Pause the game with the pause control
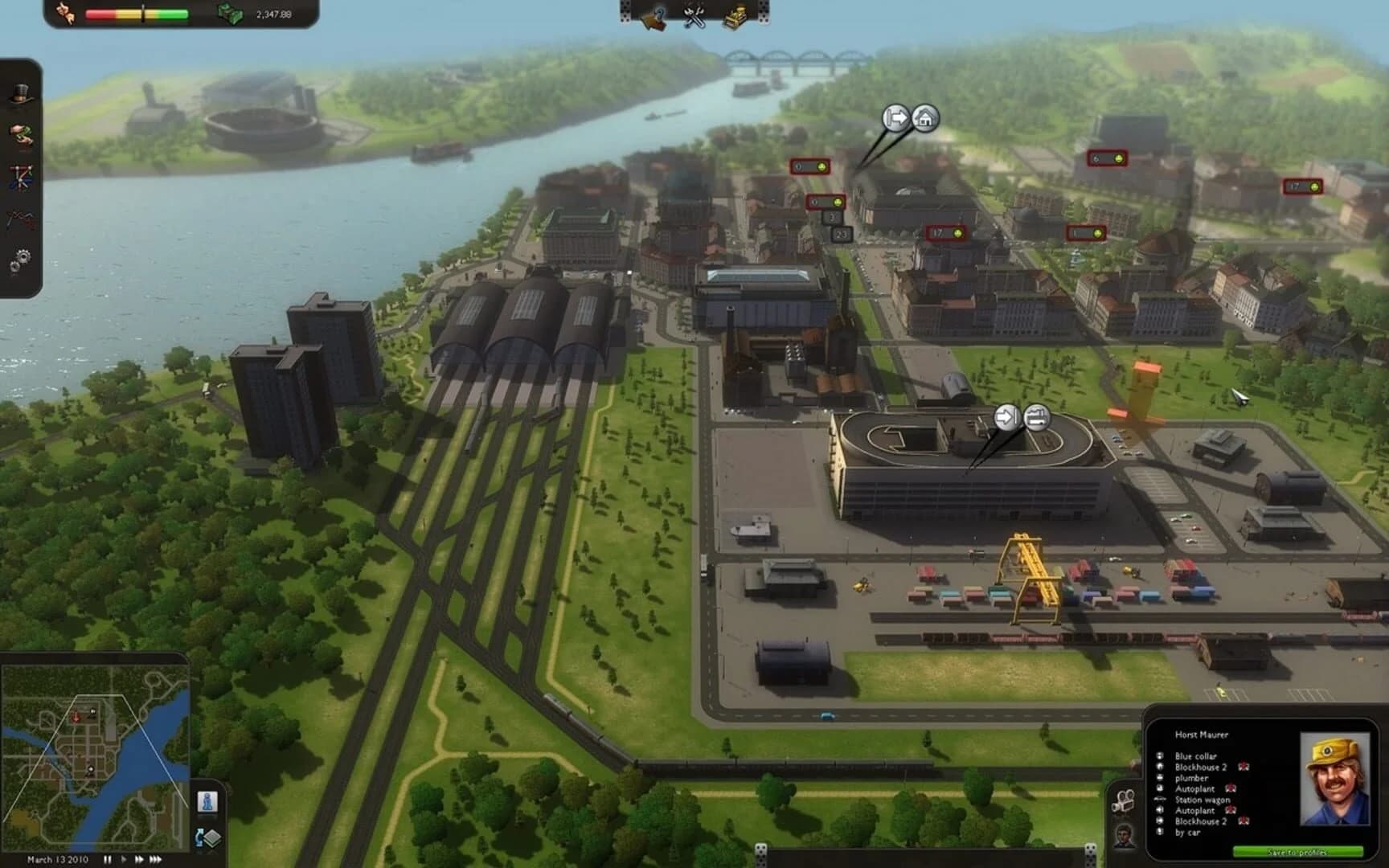 click(109, 859)
